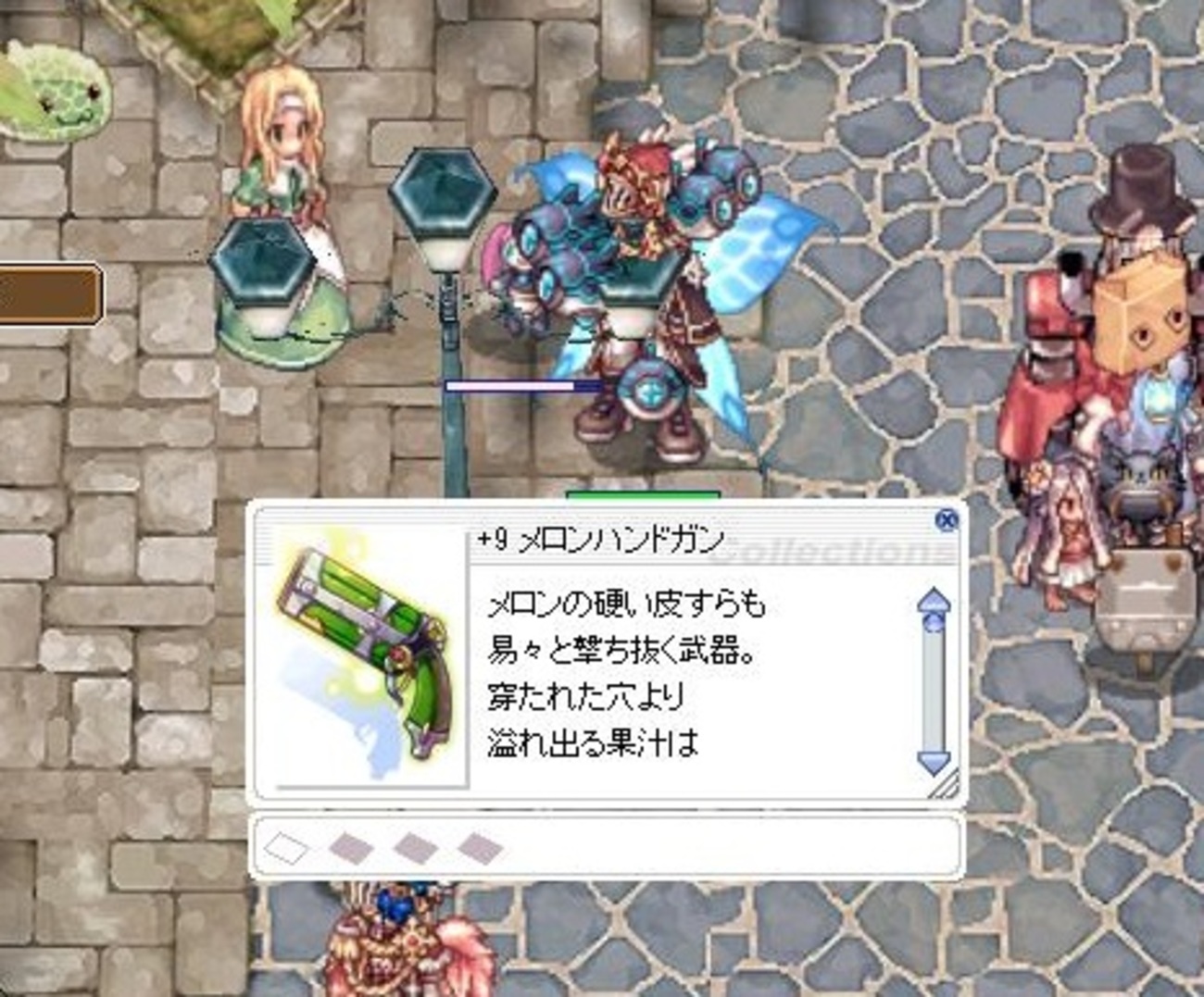This screenshot has height=997, width=1204.
Task: Select the first empty card slot
Action: pyautogui.click(x=287, y=845)
